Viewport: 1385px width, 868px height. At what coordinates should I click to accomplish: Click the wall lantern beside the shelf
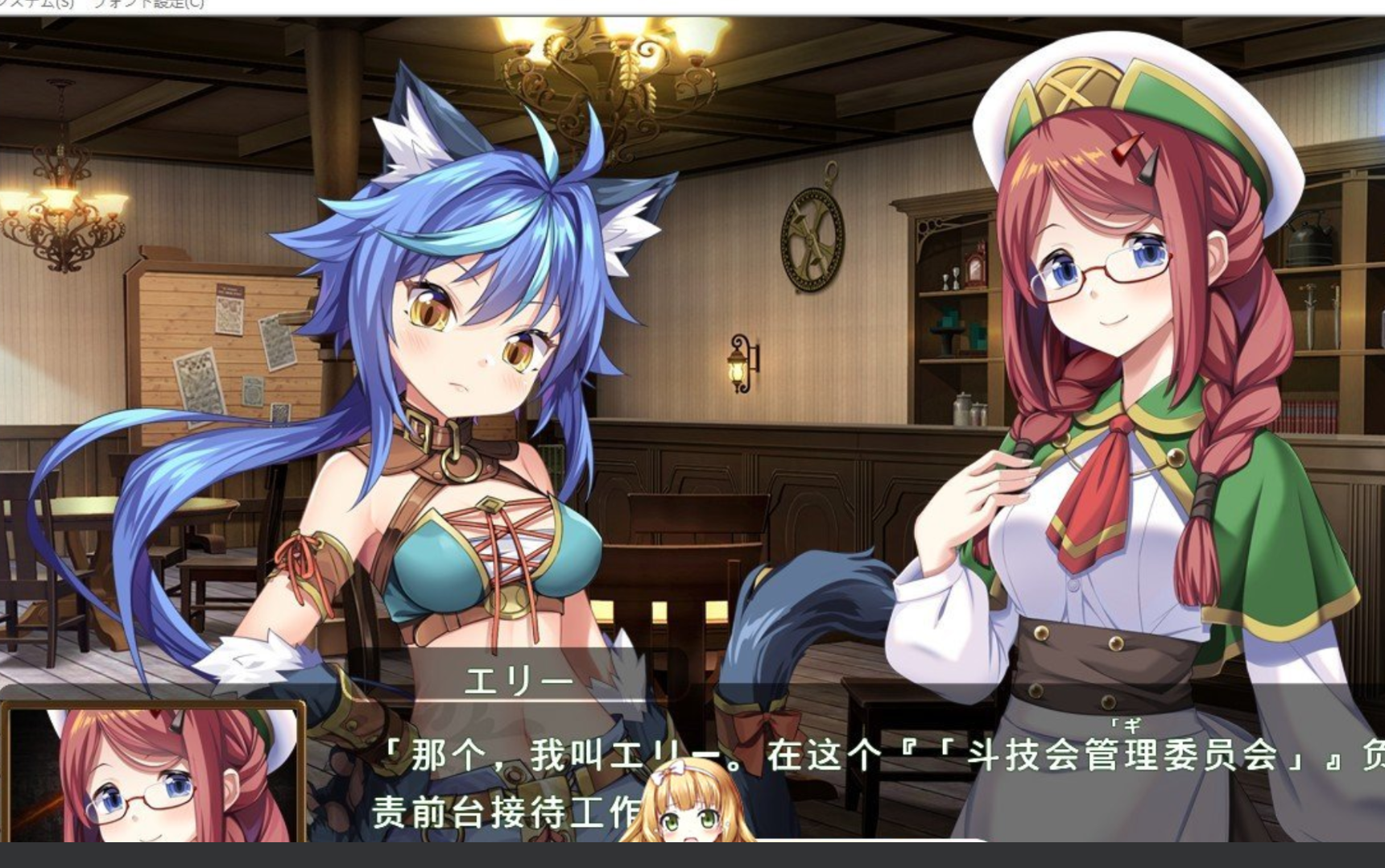coord(738,366)
